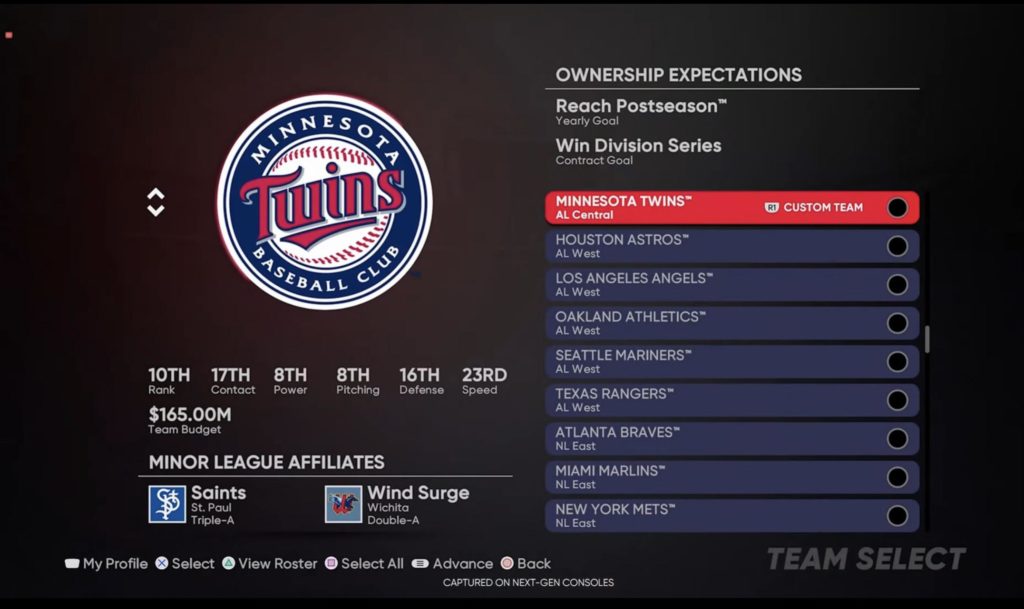Select the Minnesota Twins team row

(x=700, y=207)
